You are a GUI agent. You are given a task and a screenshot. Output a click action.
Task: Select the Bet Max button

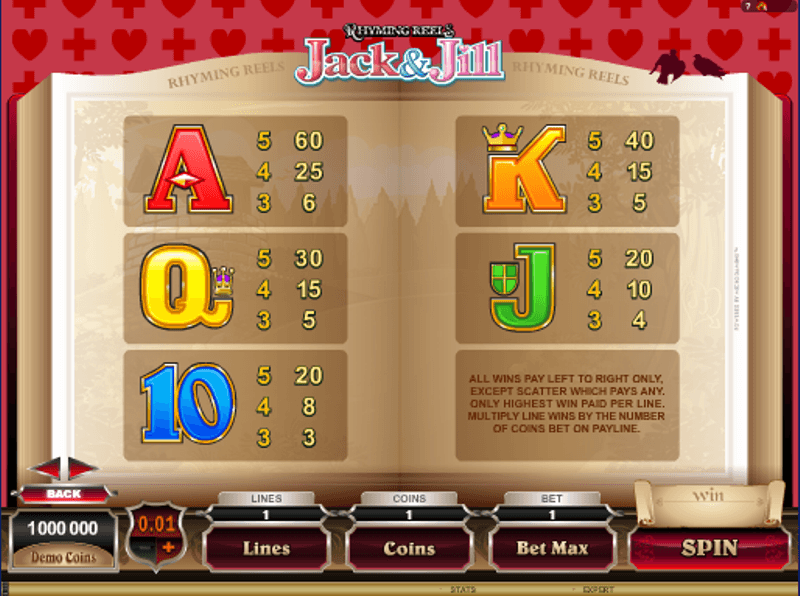click(552, 548)
